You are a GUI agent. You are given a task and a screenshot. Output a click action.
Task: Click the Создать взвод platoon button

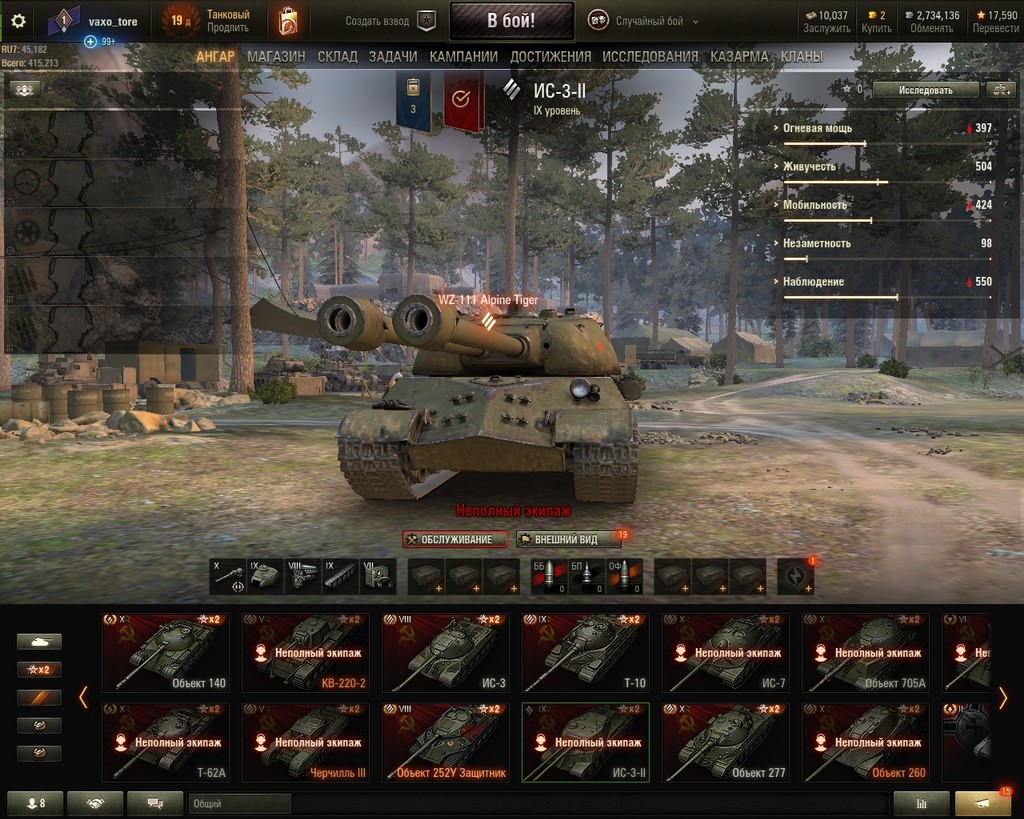391,21
